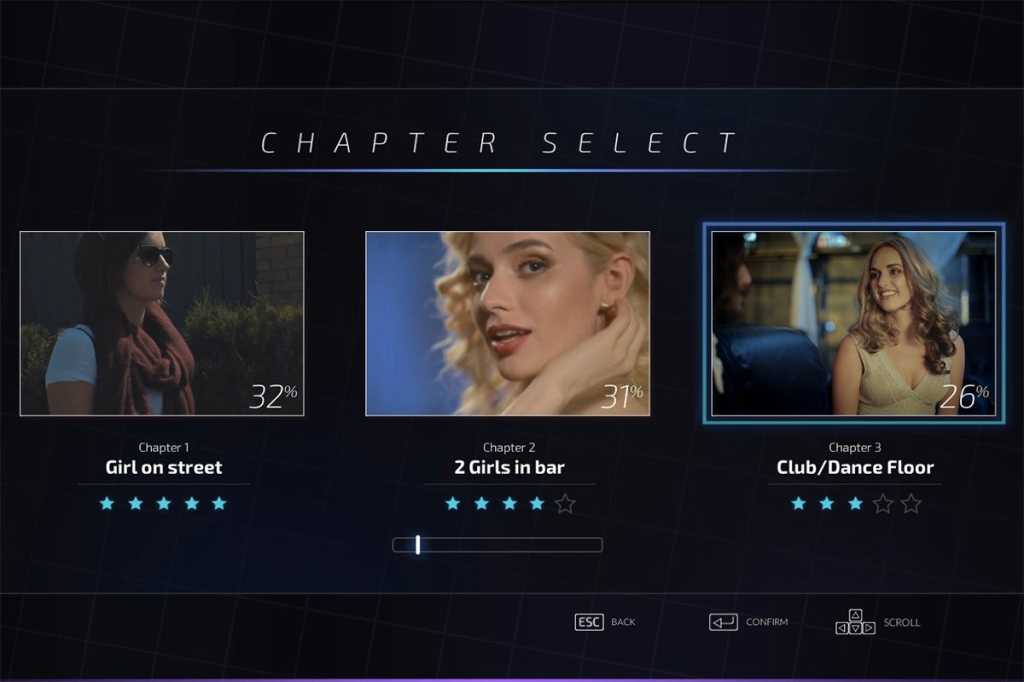The image size is (1024, 682).
Task: Select the Chapter 1 Girl on street thumbnail
Action: pos(162,323)
